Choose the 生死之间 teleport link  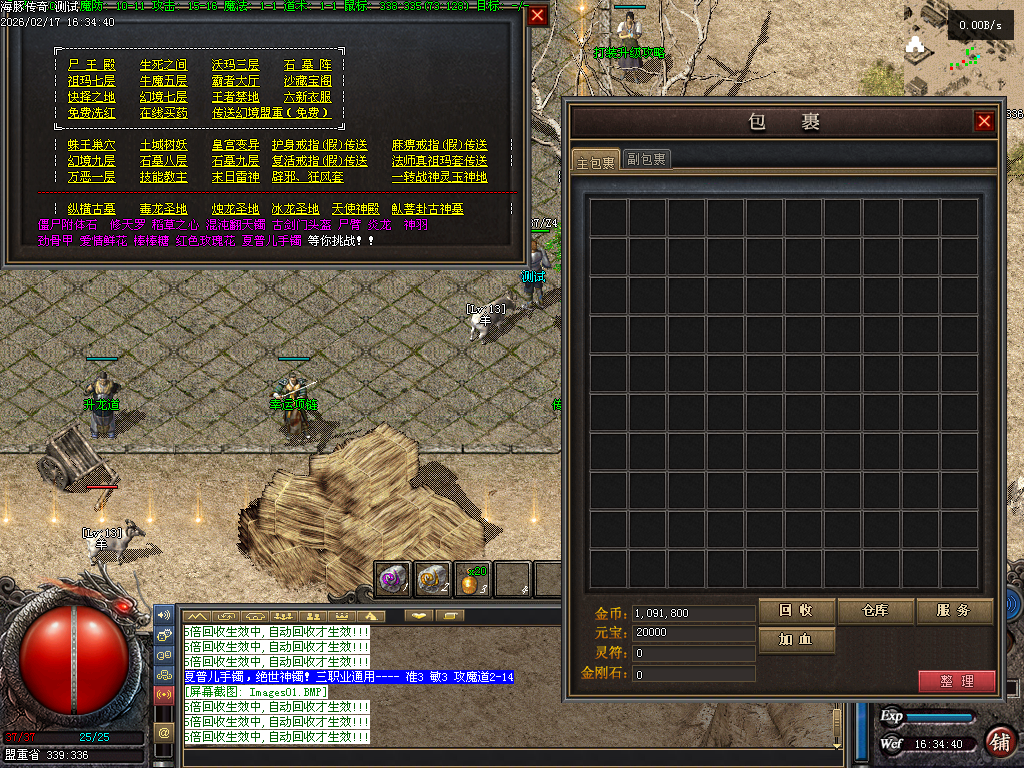coord(163,65)
